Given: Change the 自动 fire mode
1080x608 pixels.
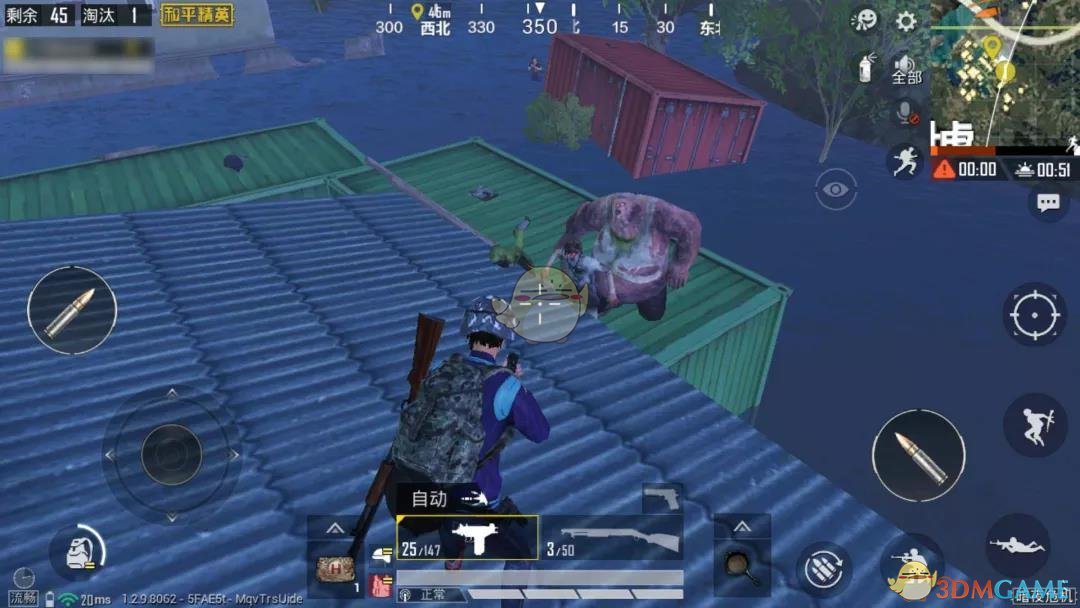Looking at the screenshot, I should coord(444,498).
